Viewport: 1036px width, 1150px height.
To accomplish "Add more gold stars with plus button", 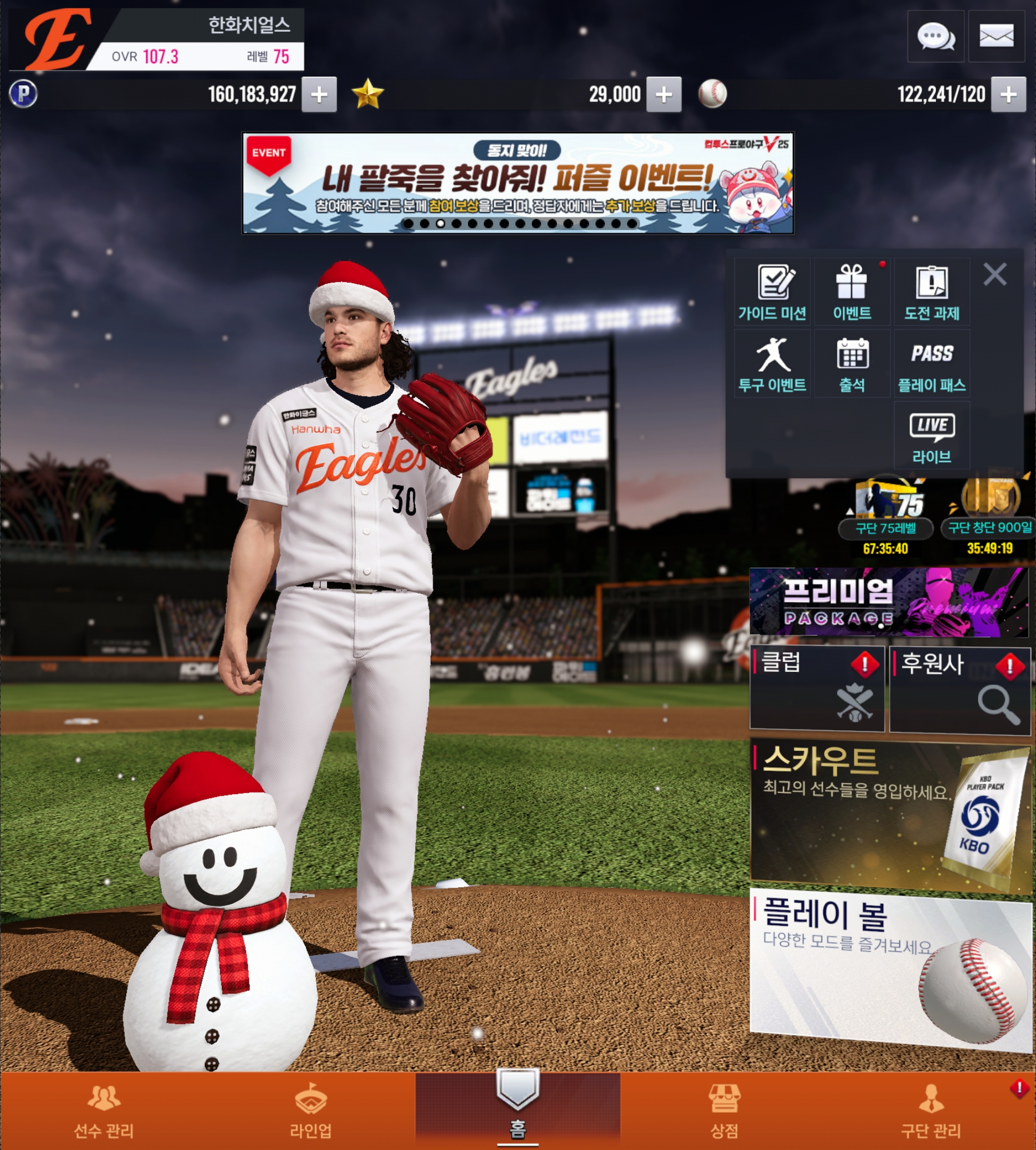I will point(663,94).
